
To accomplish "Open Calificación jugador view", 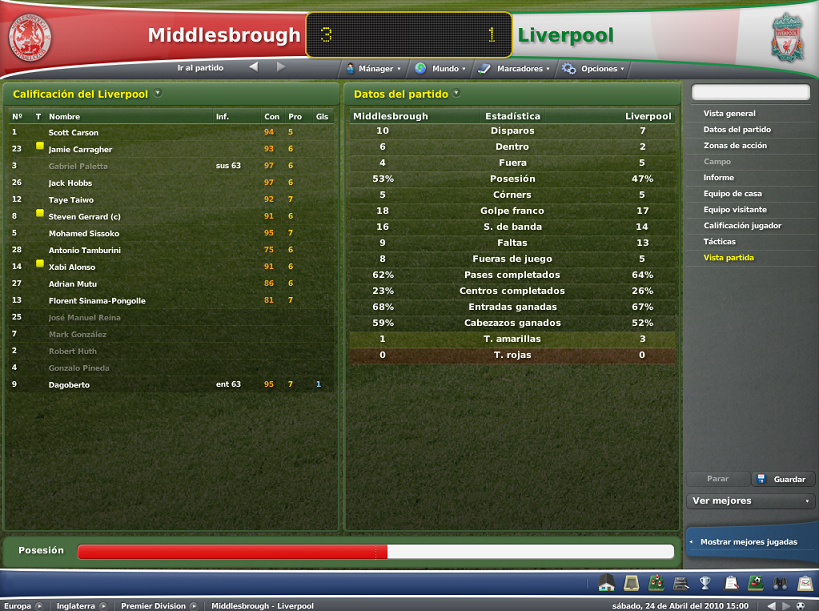I will [x=742, y=226].
